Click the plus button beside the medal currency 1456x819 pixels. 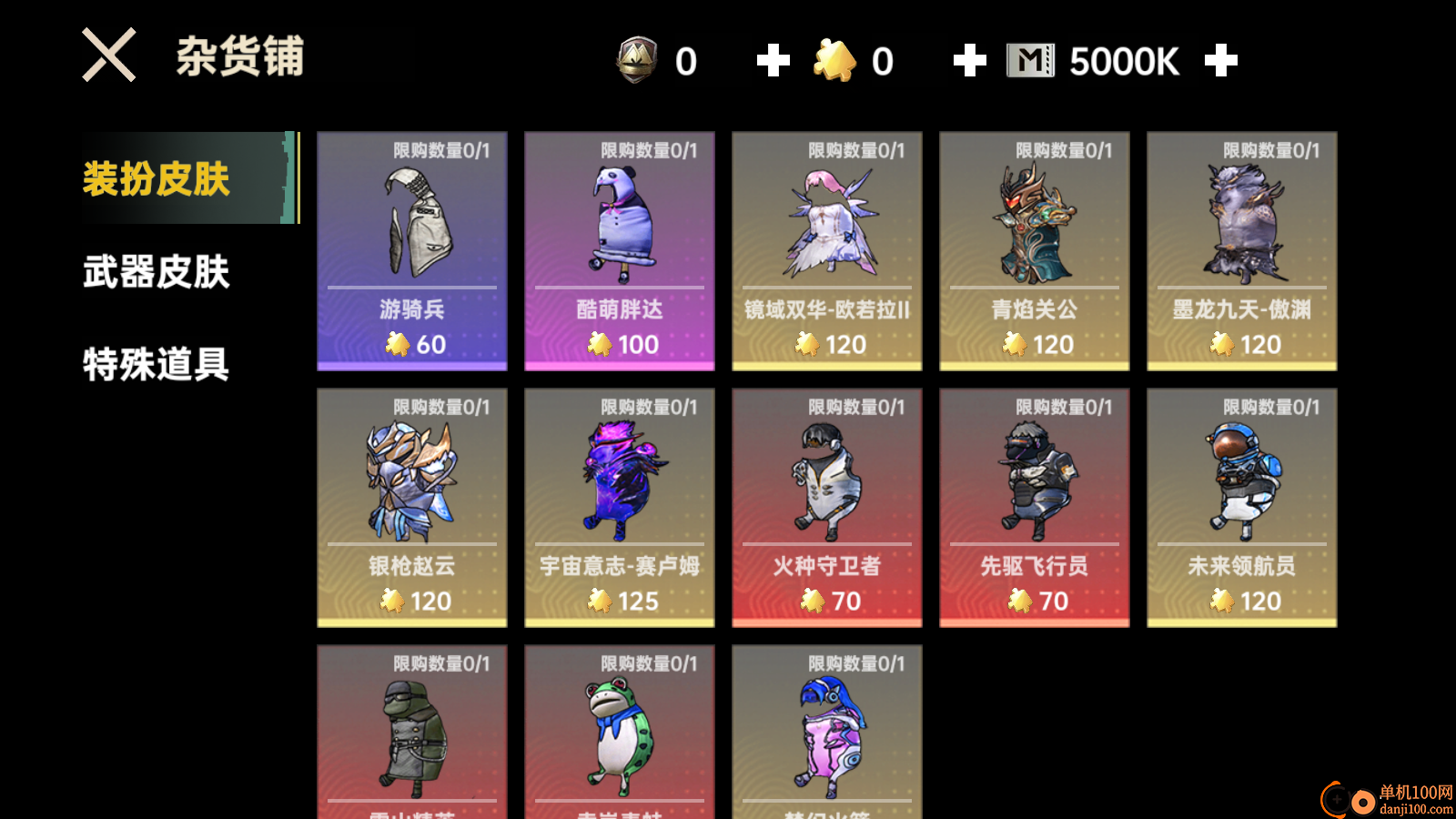pos(773,60)
